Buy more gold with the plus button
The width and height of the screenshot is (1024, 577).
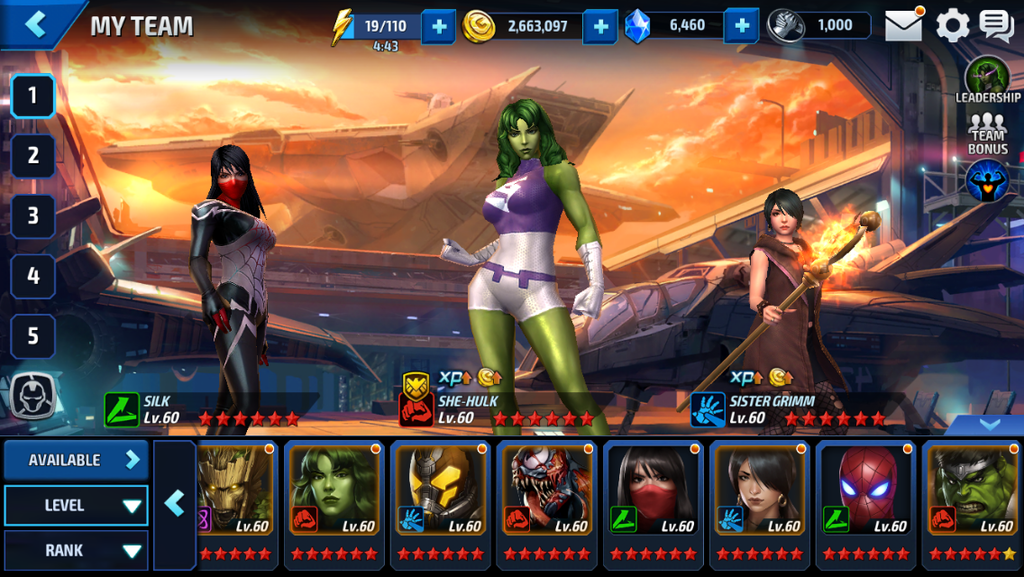click(599, 26)
